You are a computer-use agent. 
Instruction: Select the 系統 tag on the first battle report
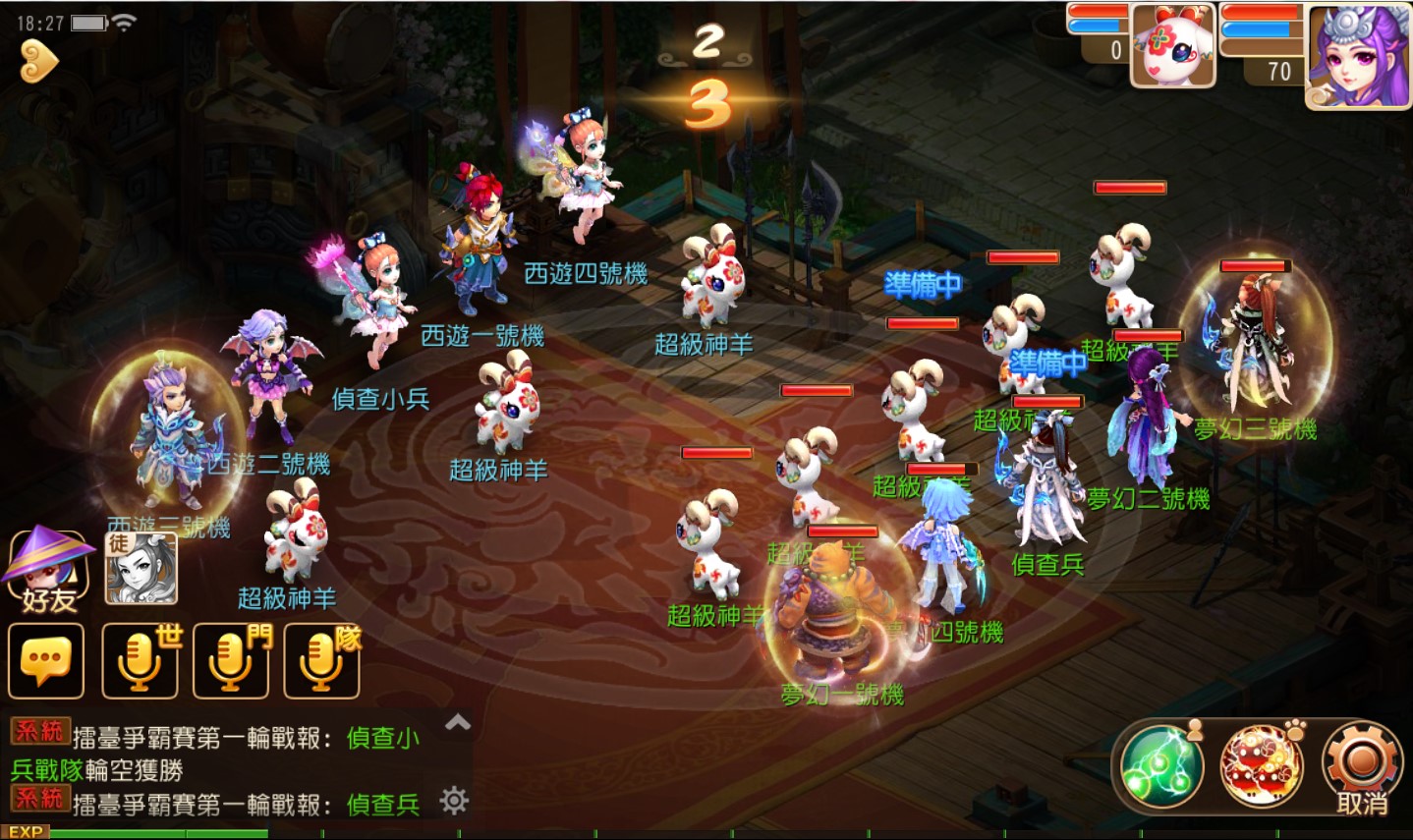40,732
